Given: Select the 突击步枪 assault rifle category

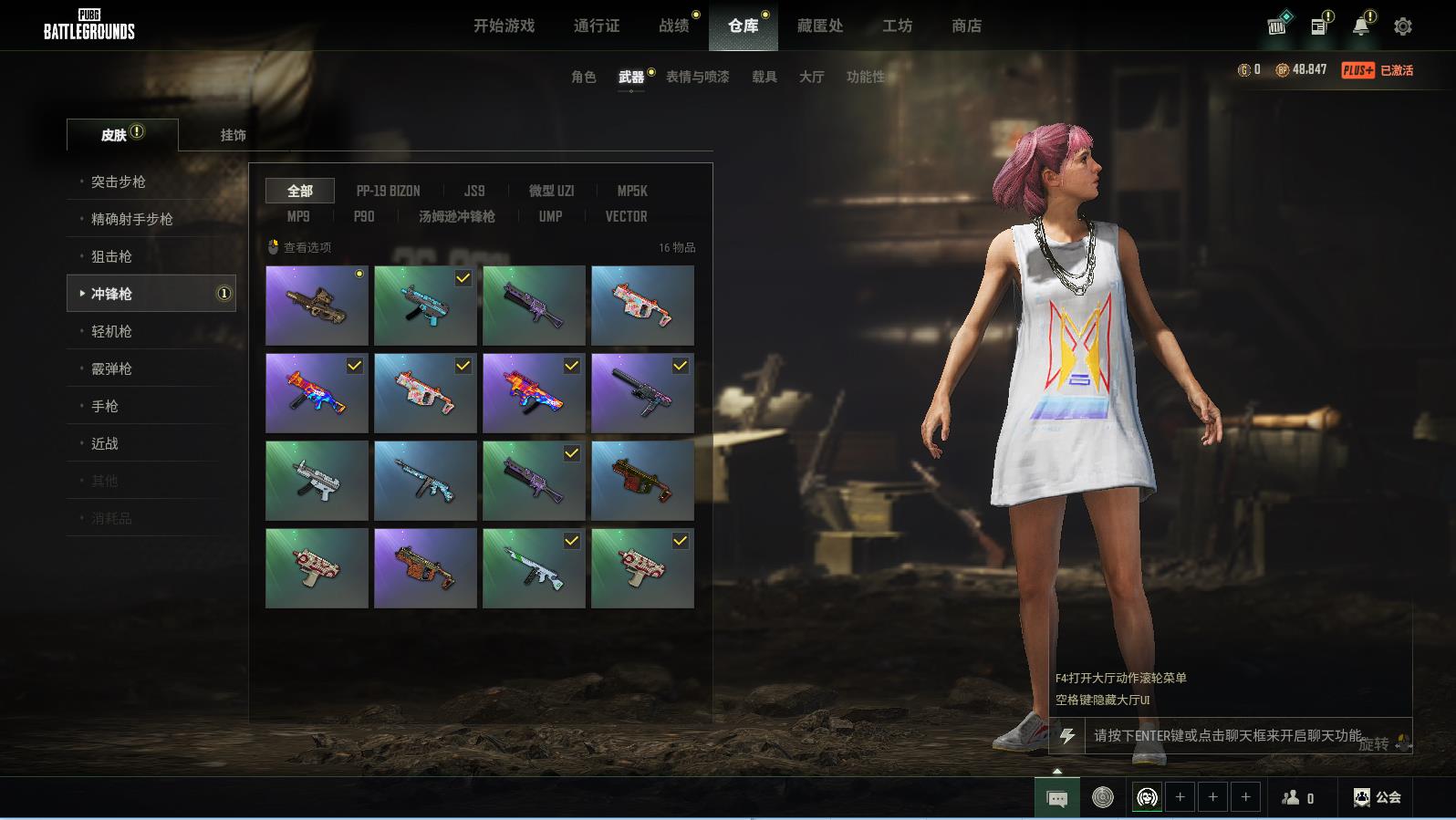Looking at the screenshot, I should point(118,182).
